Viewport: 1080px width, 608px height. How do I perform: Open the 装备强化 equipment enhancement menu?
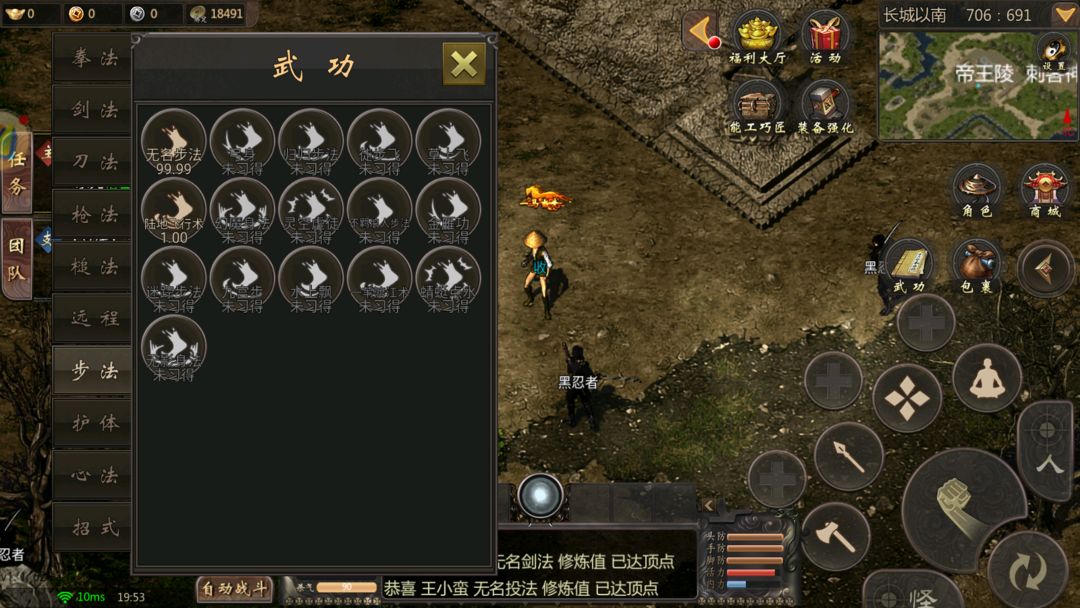(825, 106)
